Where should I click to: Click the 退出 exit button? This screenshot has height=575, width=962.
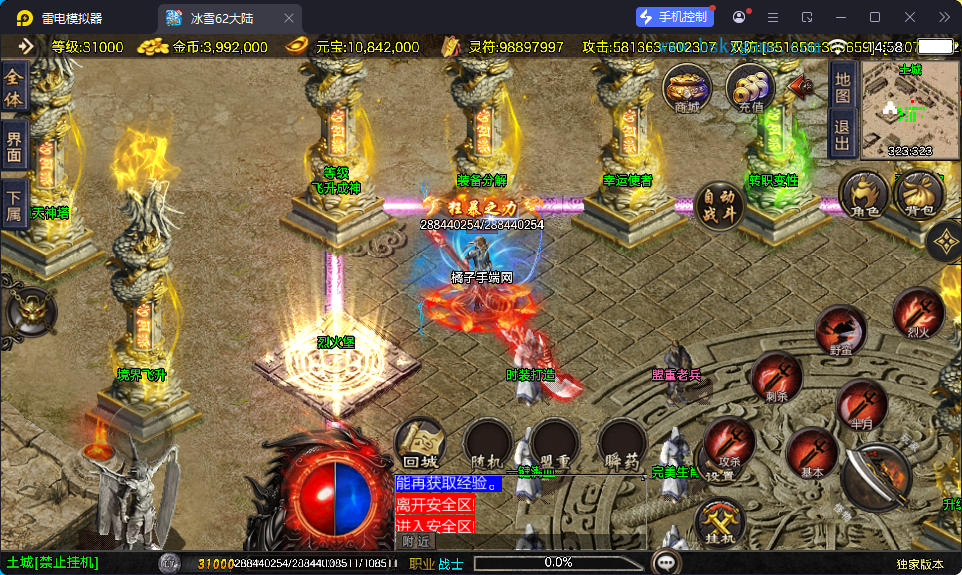coord(842,133)
